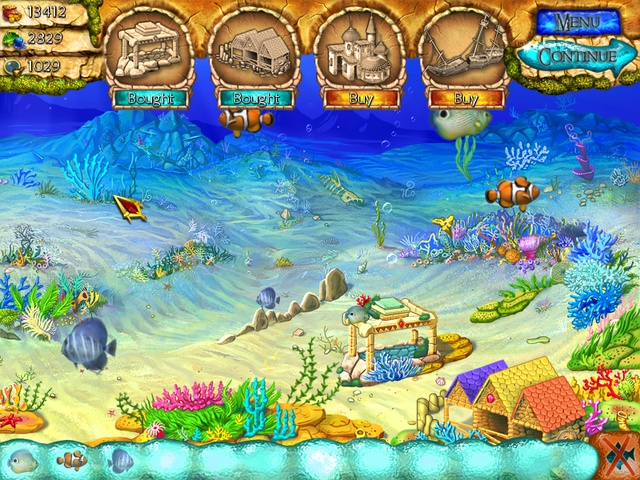Buy the castle building
640x480 pixels.
click(361, 98)
